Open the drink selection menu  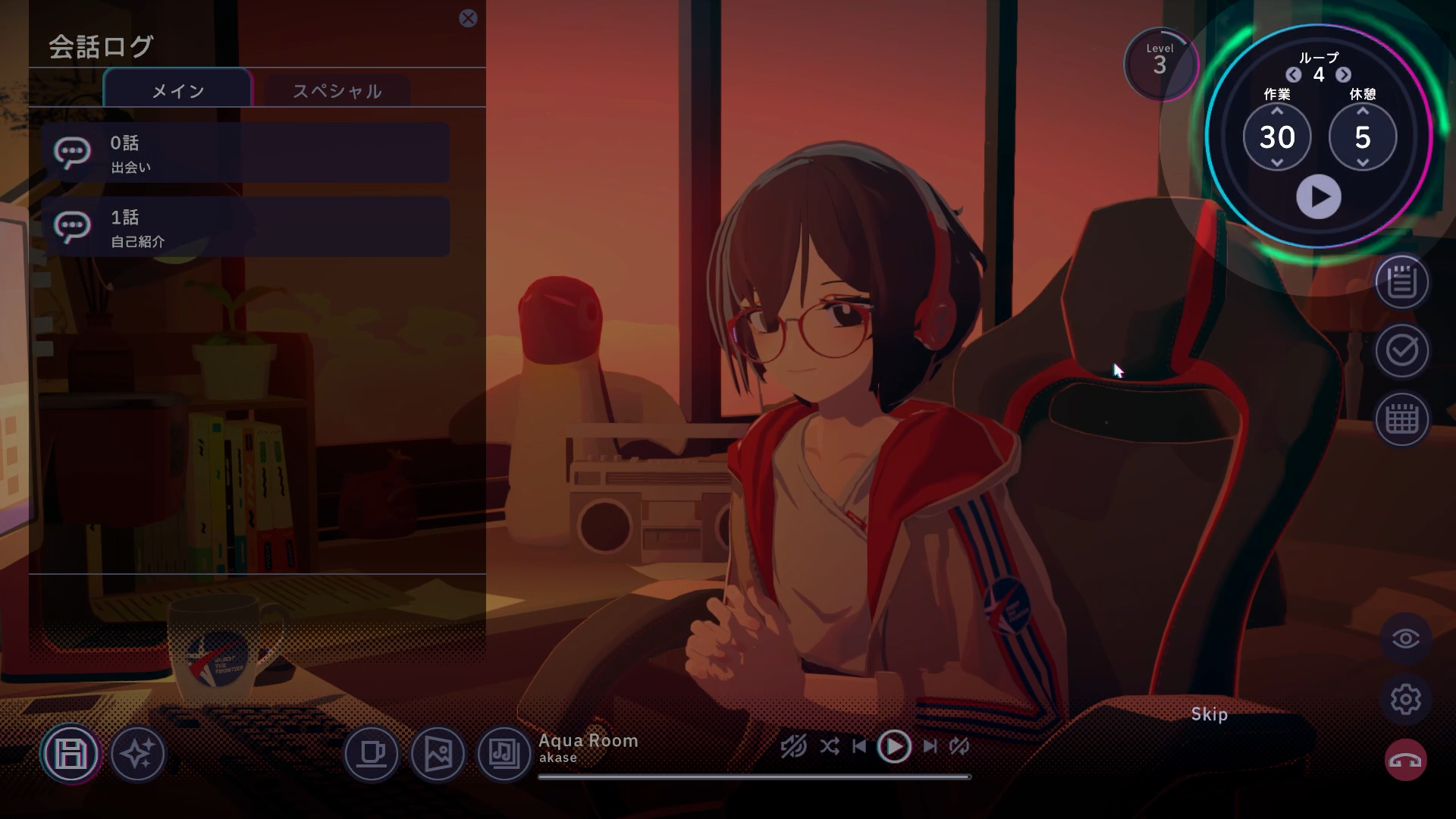coord(371,754)
